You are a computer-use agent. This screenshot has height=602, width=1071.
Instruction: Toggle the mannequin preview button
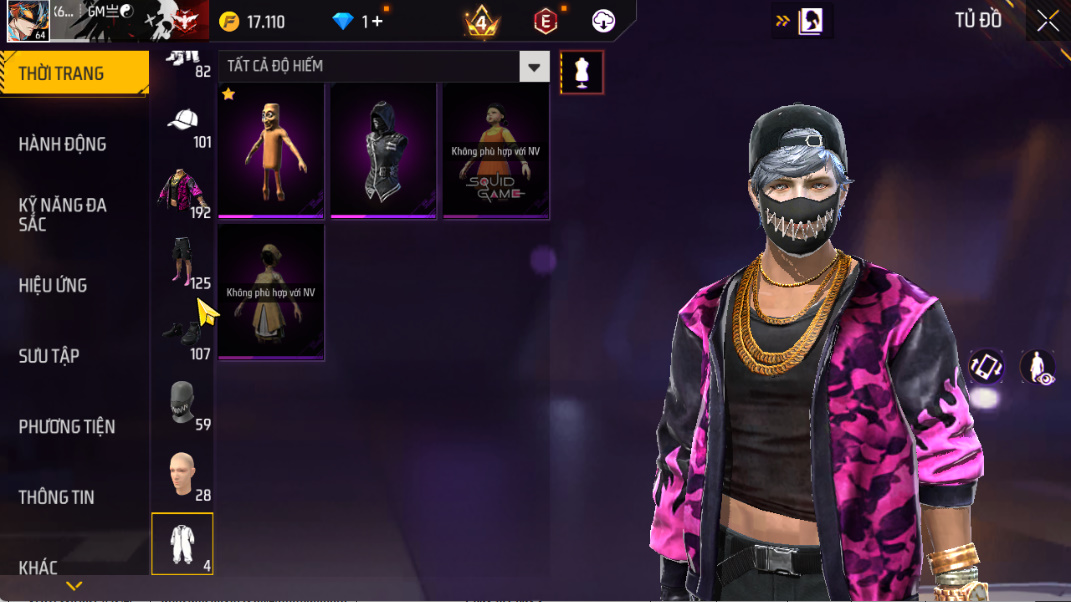pyautogui.click(x=581, y=72)
